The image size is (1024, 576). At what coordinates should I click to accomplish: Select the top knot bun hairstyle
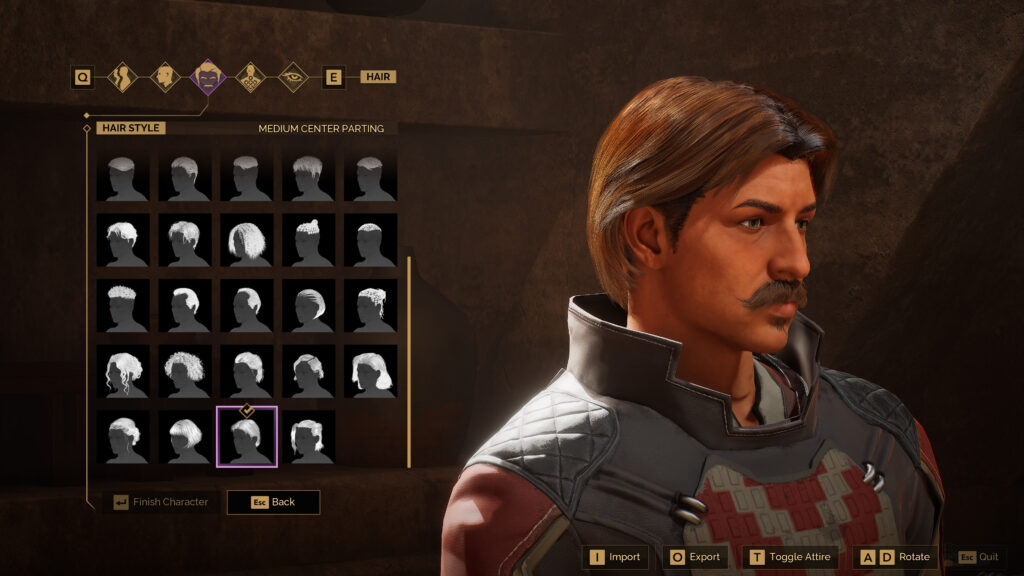(309, 240)
